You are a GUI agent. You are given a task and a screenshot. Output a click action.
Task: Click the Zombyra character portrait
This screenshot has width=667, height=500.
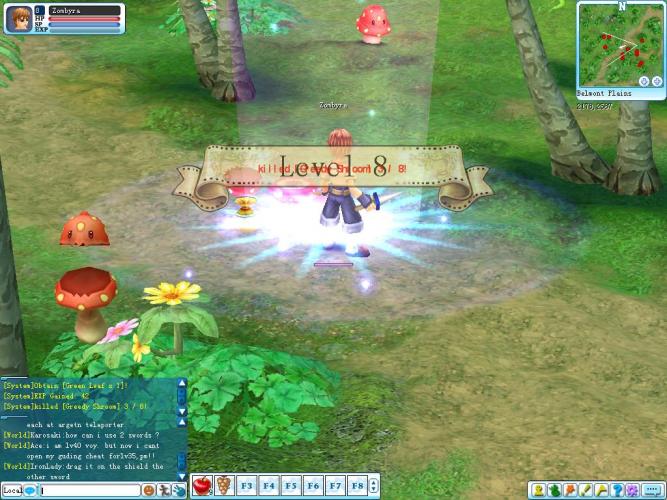pyautogui.click(x=19, y=19)
